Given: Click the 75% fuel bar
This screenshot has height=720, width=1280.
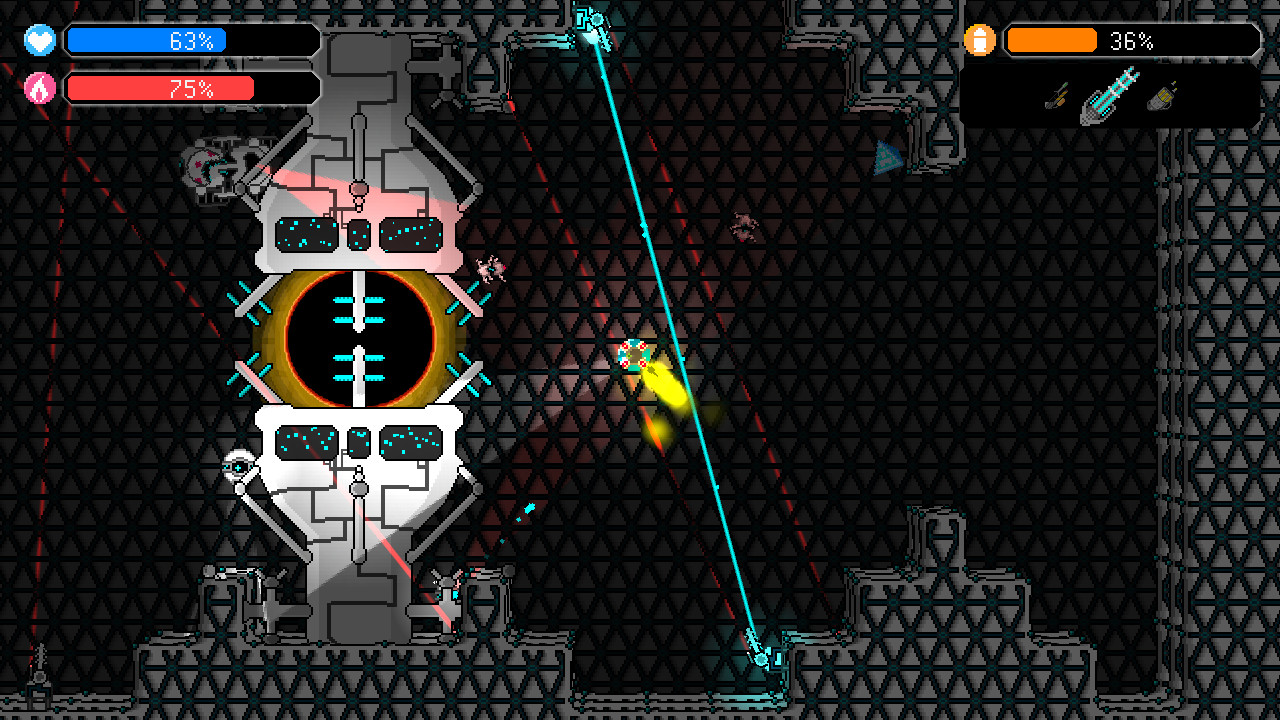Looking at the screenshot, I should [x=190, y=88].
